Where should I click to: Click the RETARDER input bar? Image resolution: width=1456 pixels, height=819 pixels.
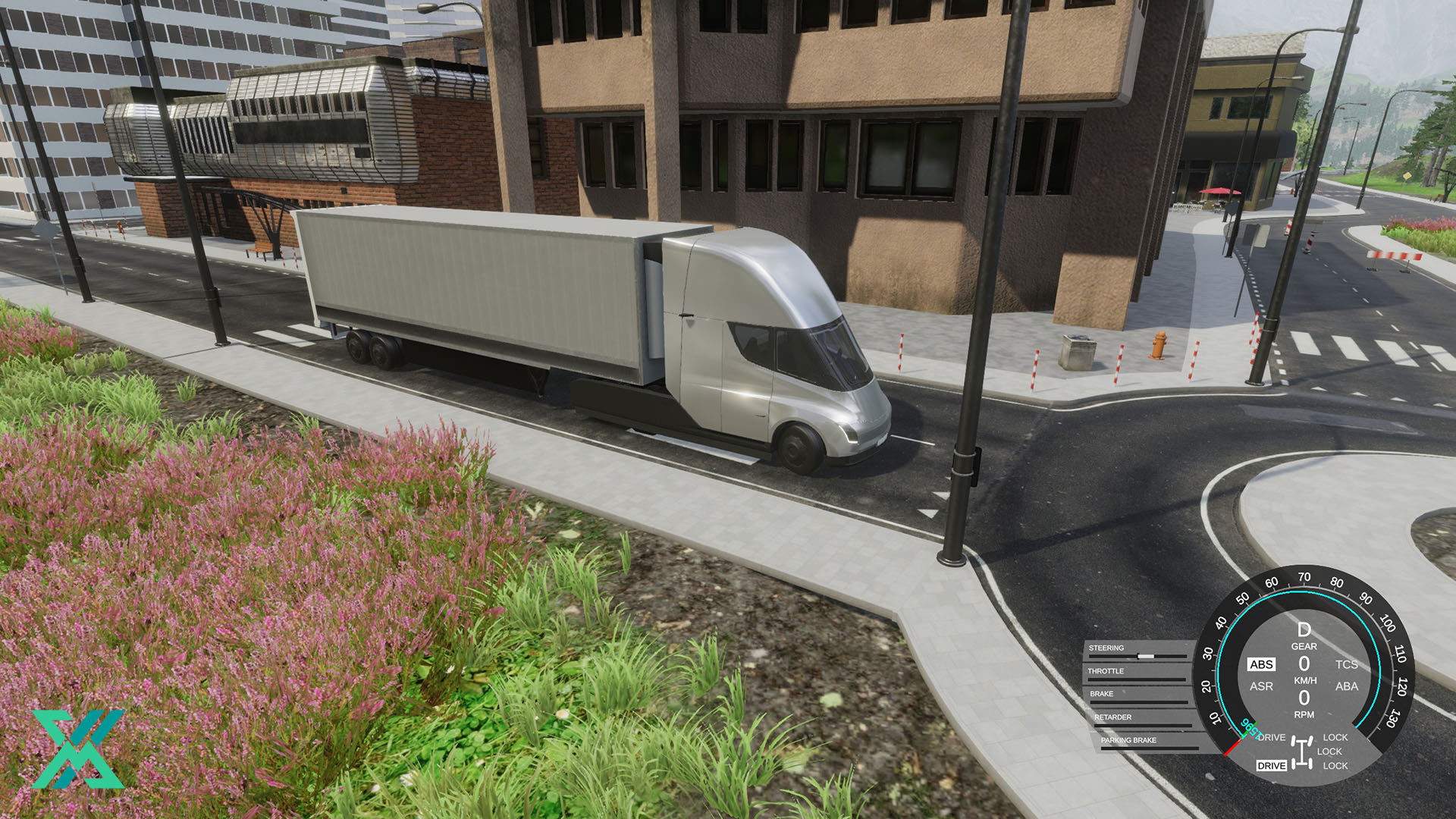tap(1144, 725)
